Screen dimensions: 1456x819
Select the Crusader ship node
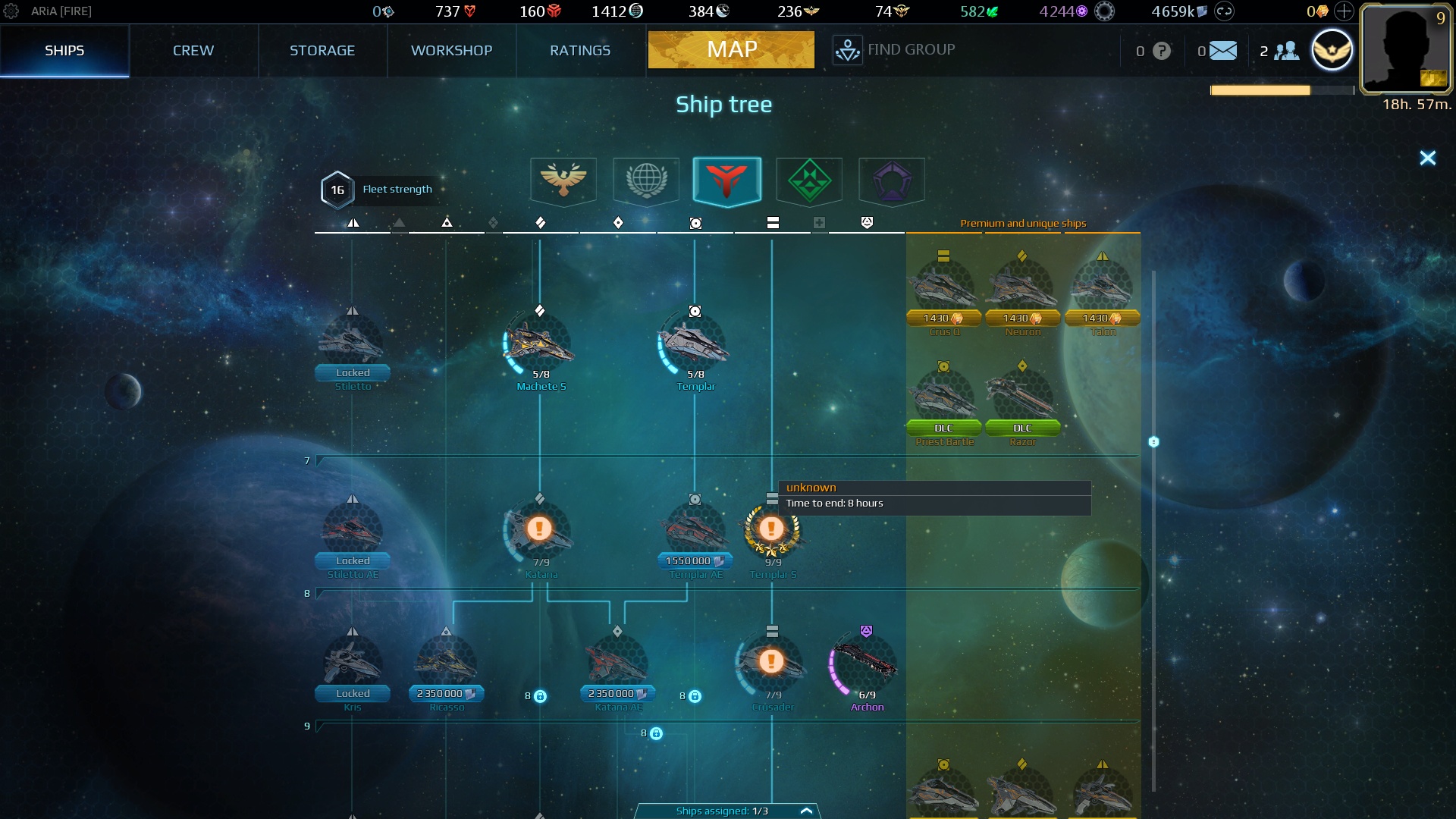click(771, 661)
